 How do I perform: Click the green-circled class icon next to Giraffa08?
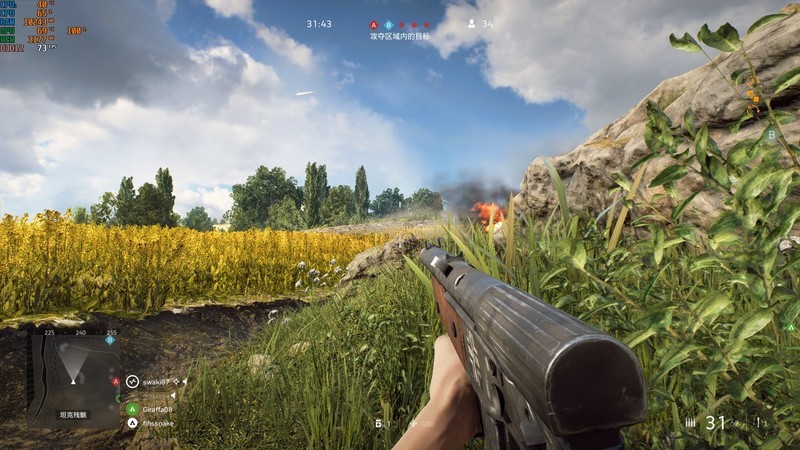point(132,409)
